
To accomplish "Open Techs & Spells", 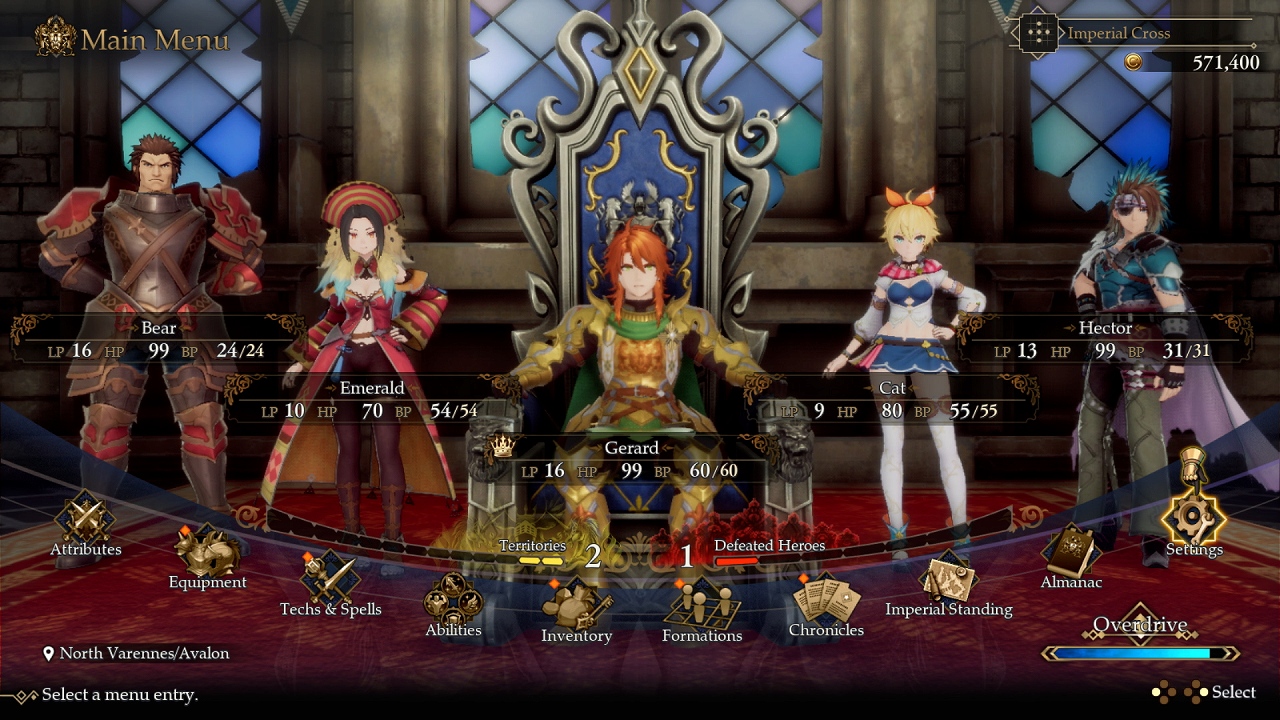I will [x=330, y=584].
